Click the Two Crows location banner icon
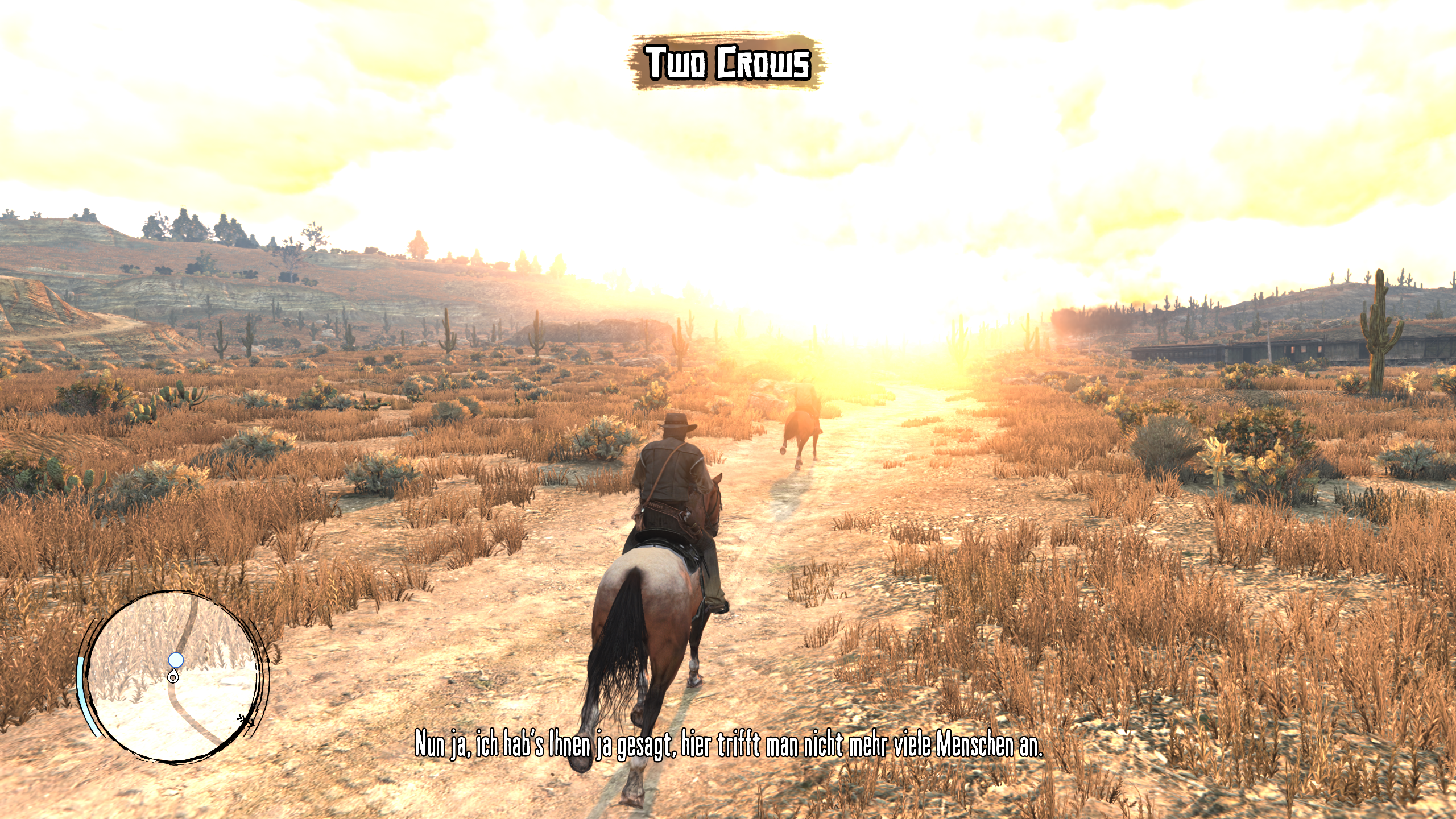The image size is (1456, 819). pos(727,63)
